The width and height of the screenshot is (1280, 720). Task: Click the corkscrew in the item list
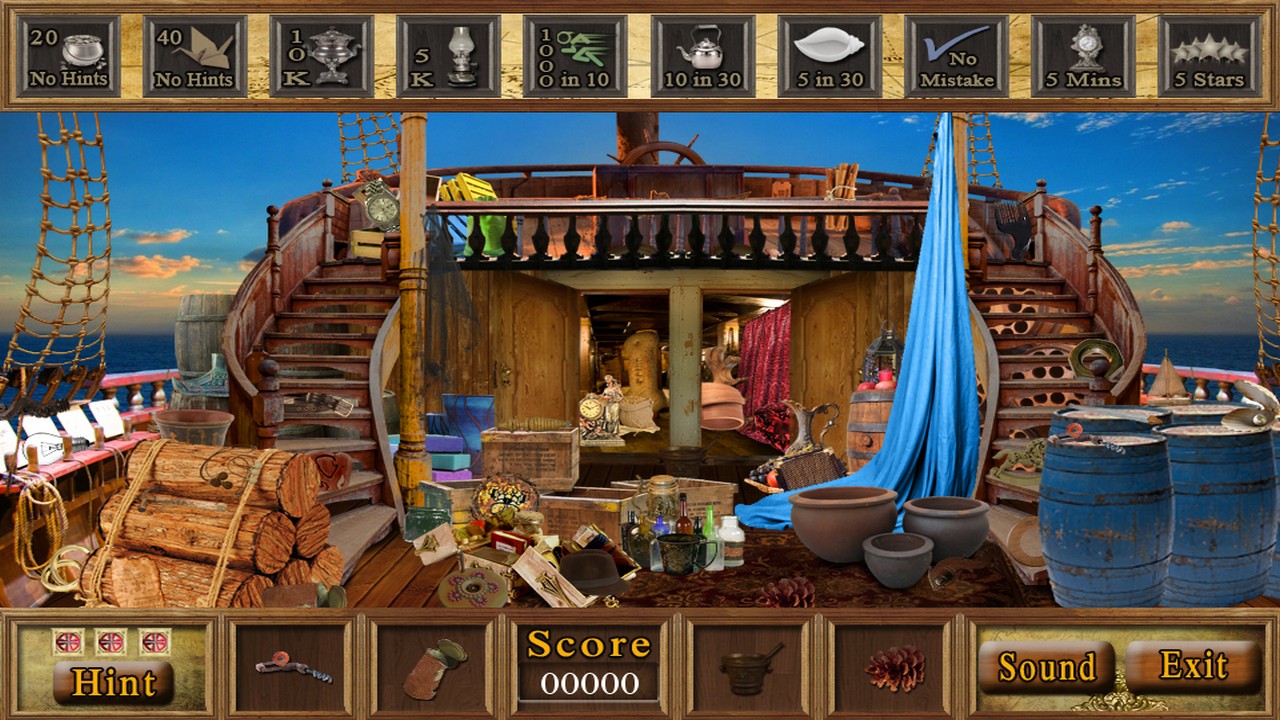pos(292,665)
